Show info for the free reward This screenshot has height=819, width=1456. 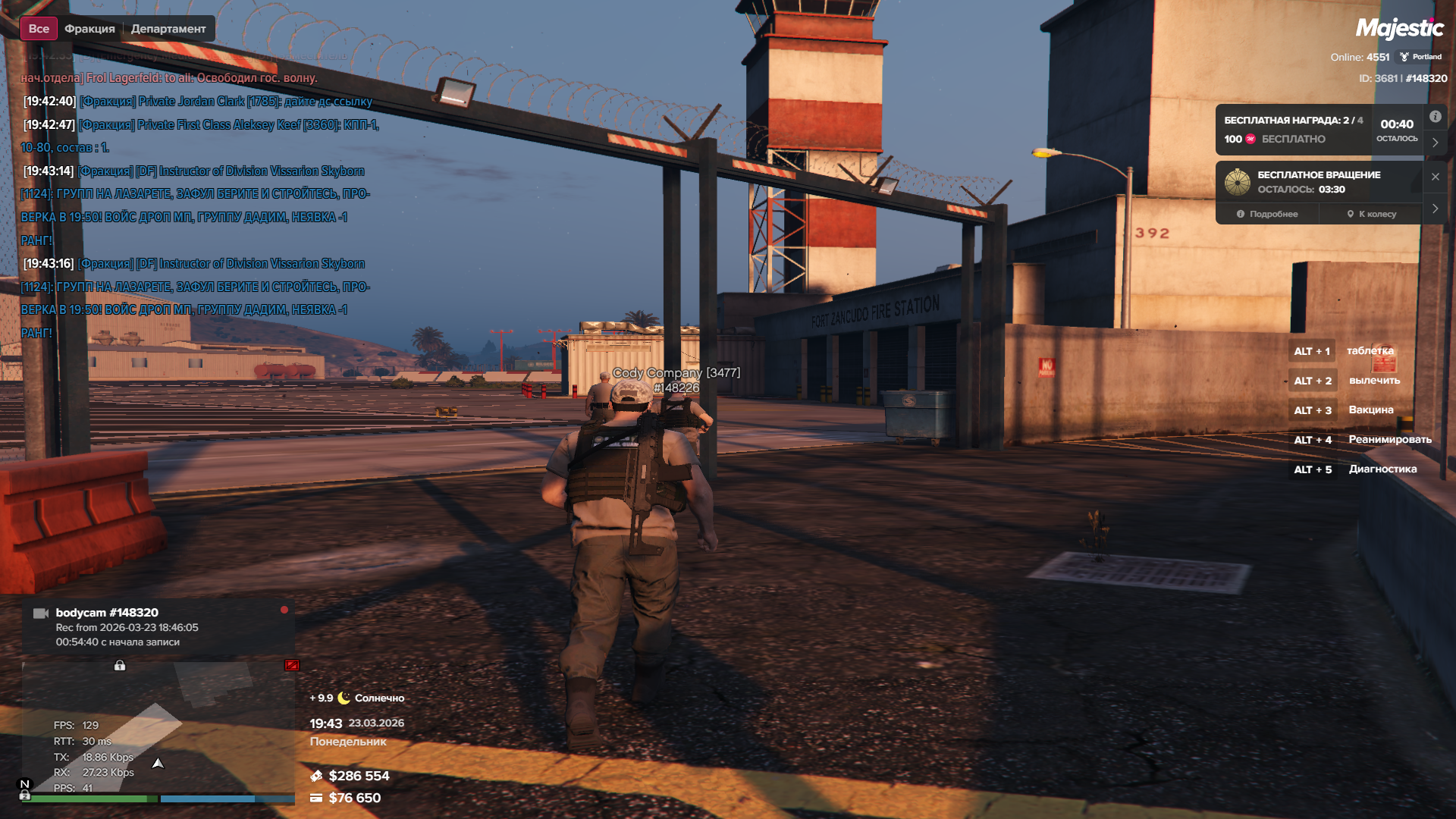1436,117
